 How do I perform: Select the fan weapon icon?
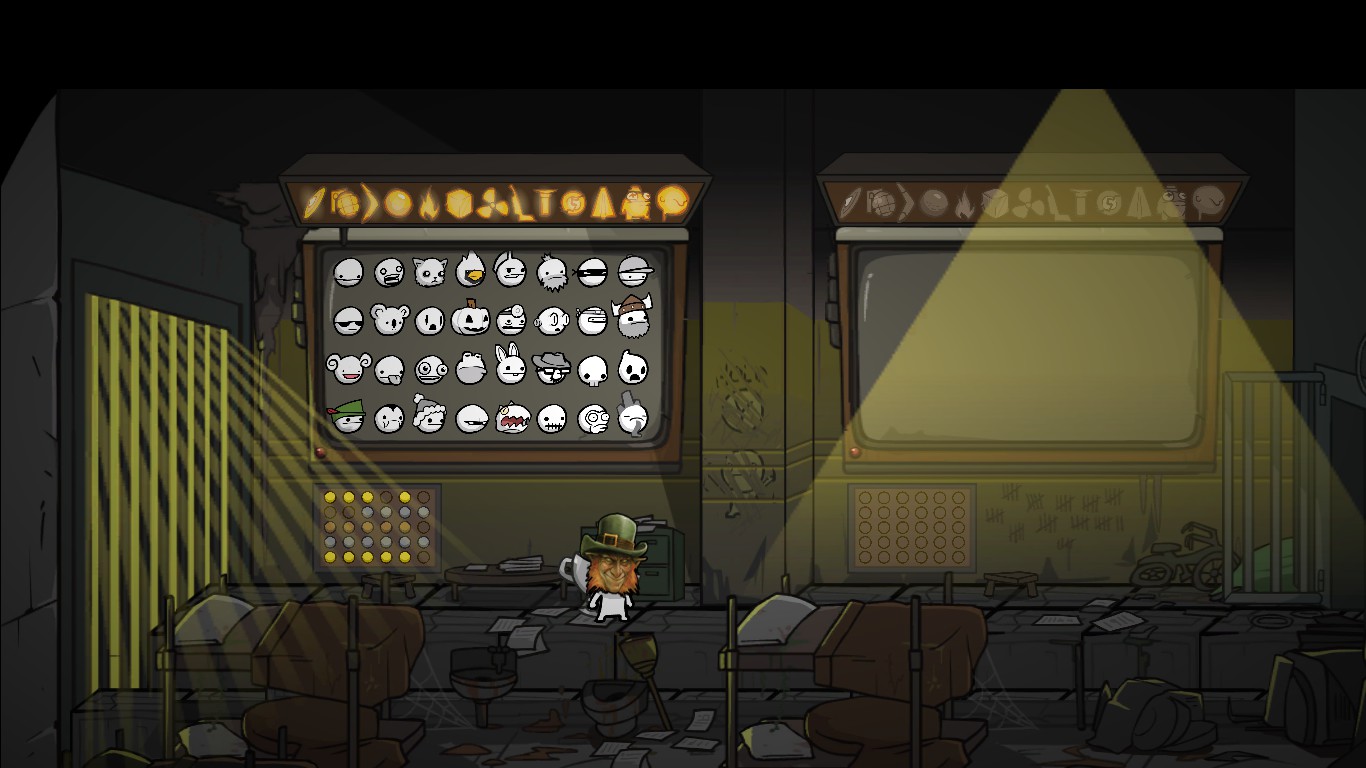point(491,206)
